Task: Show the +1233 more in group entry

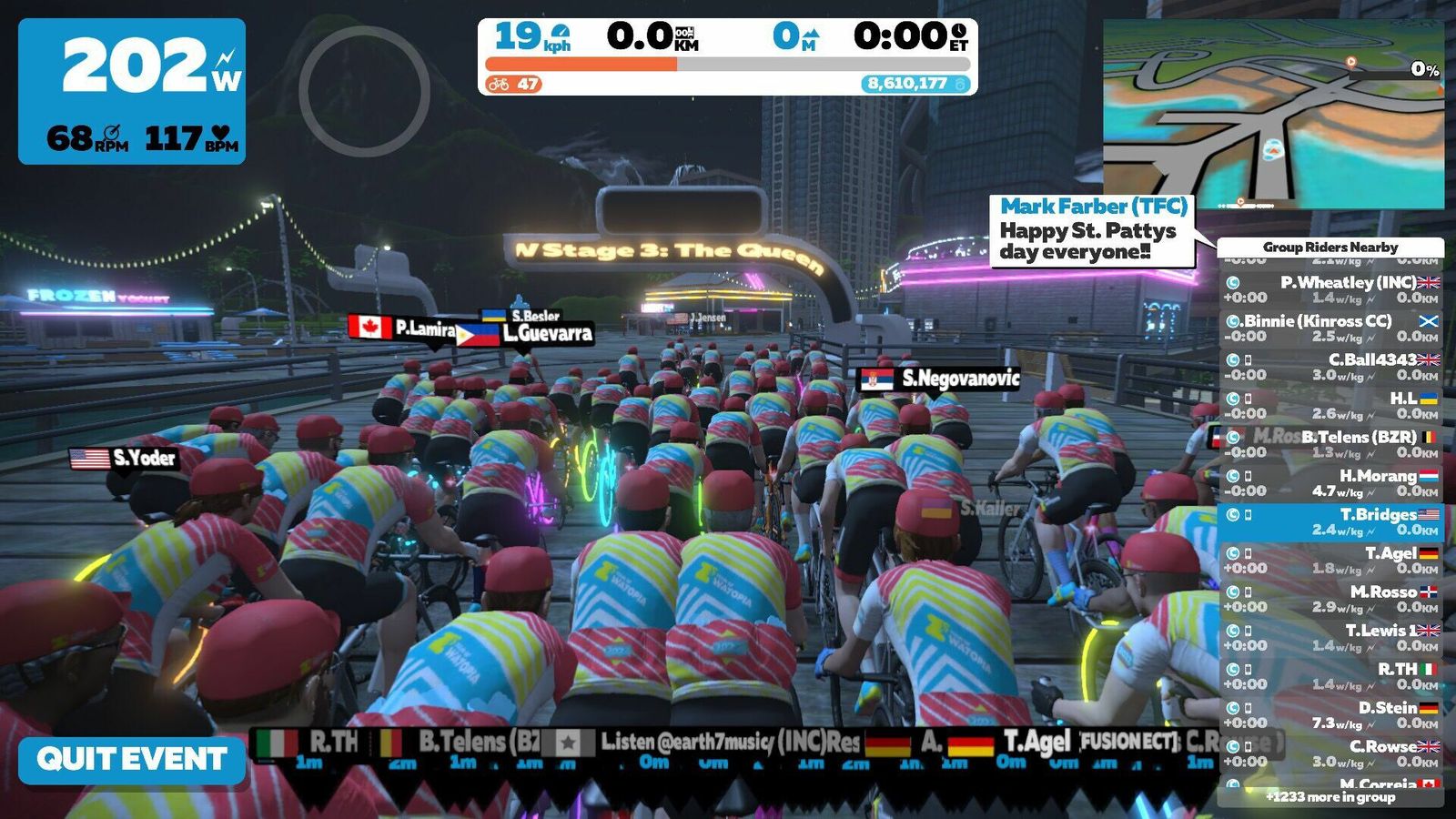Action: point(1330,797)
